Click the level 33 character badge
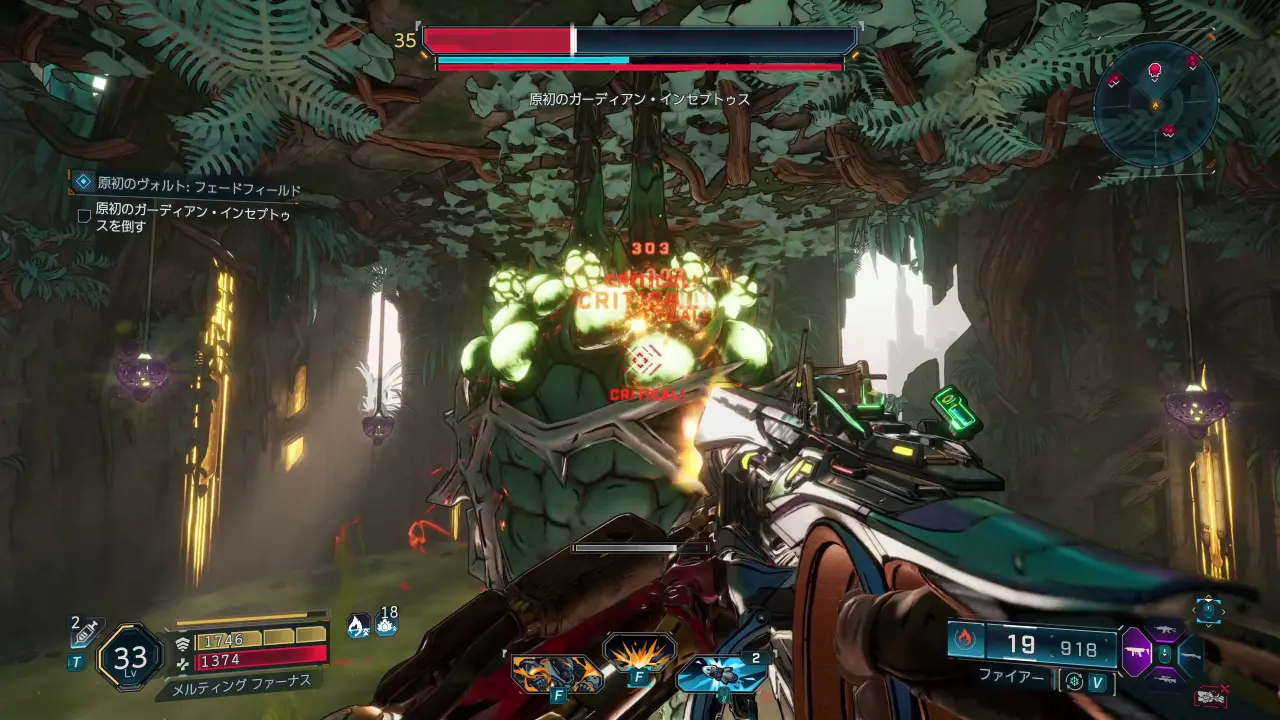The image size is (1280, 720). [x=130, y=657]
